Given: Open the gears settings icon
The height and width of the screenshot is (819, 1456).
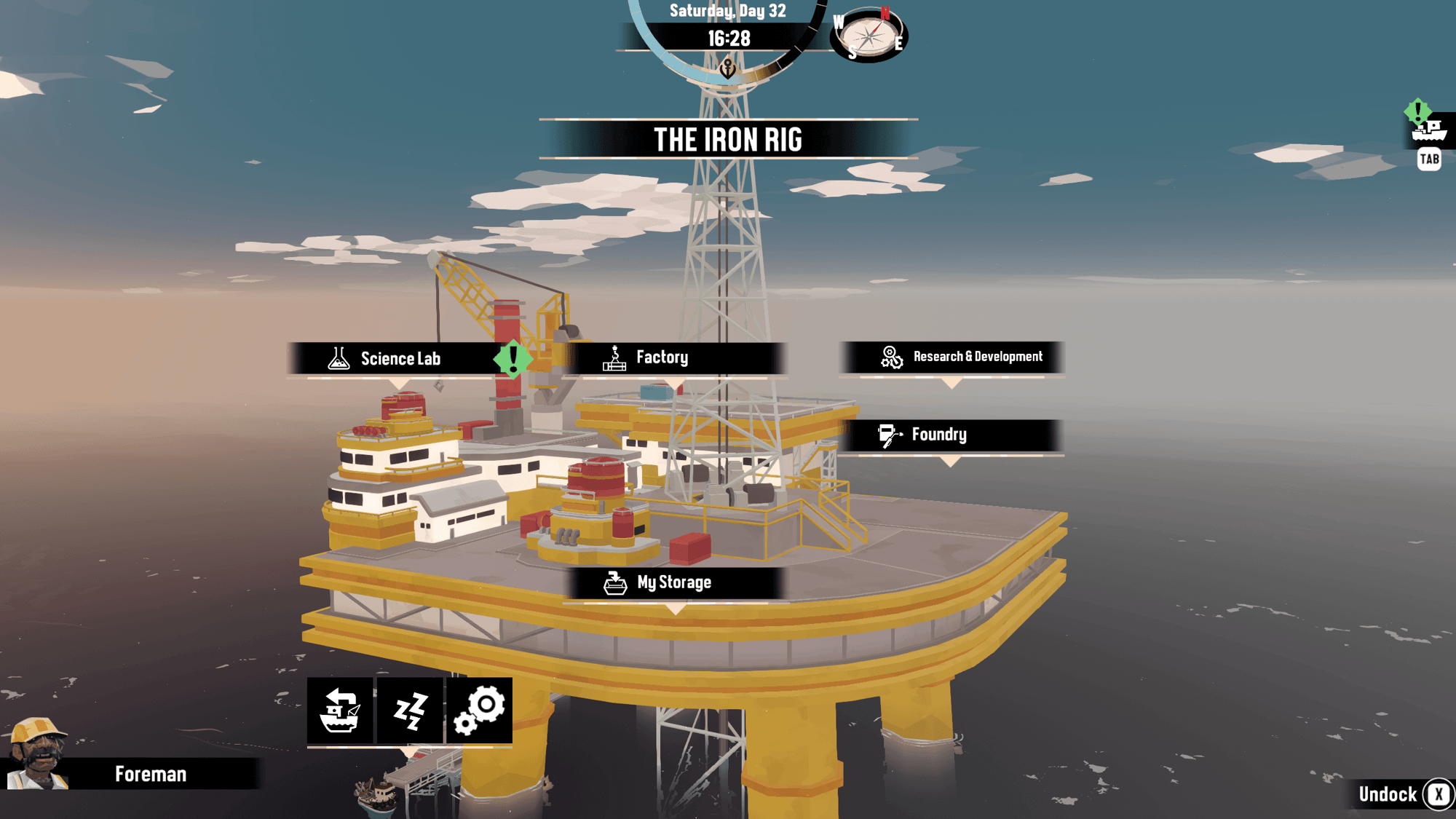Looking at the screenshot, I should pyautogui.click(x=479, y=710).
